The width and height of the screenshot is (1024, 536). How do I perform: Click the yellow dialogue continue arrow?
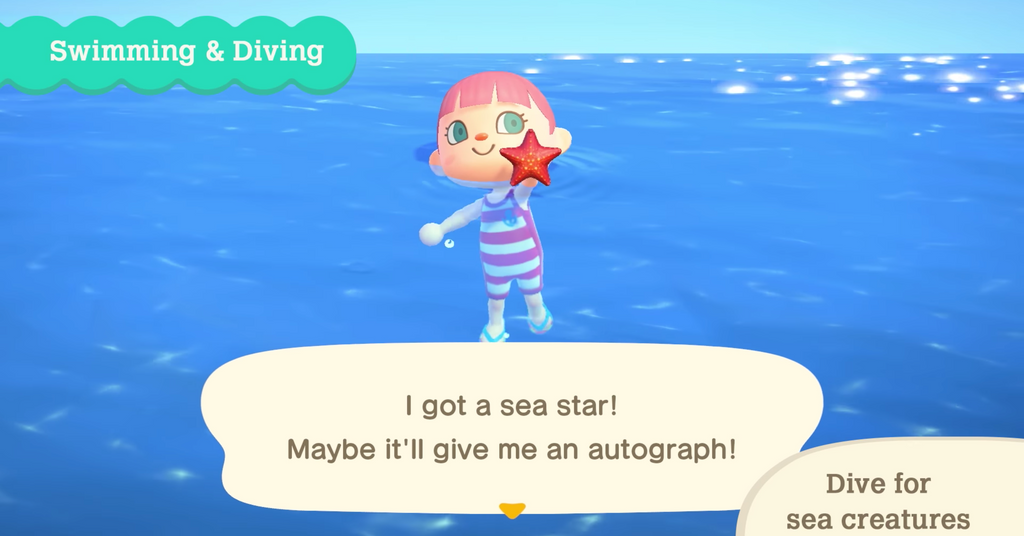(x=512, y=511)
